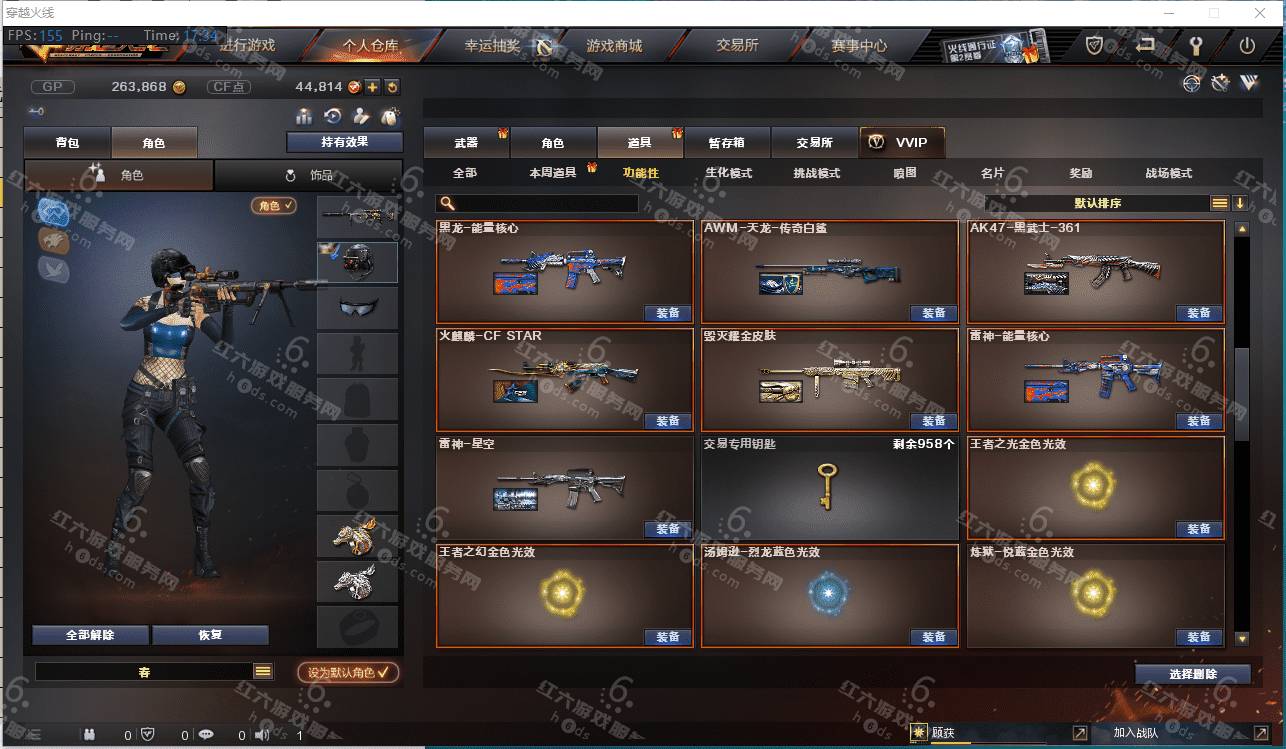Click the 全部解除 unequip all button
This screenshot has height=749, width=1286.
pos(90,635)
